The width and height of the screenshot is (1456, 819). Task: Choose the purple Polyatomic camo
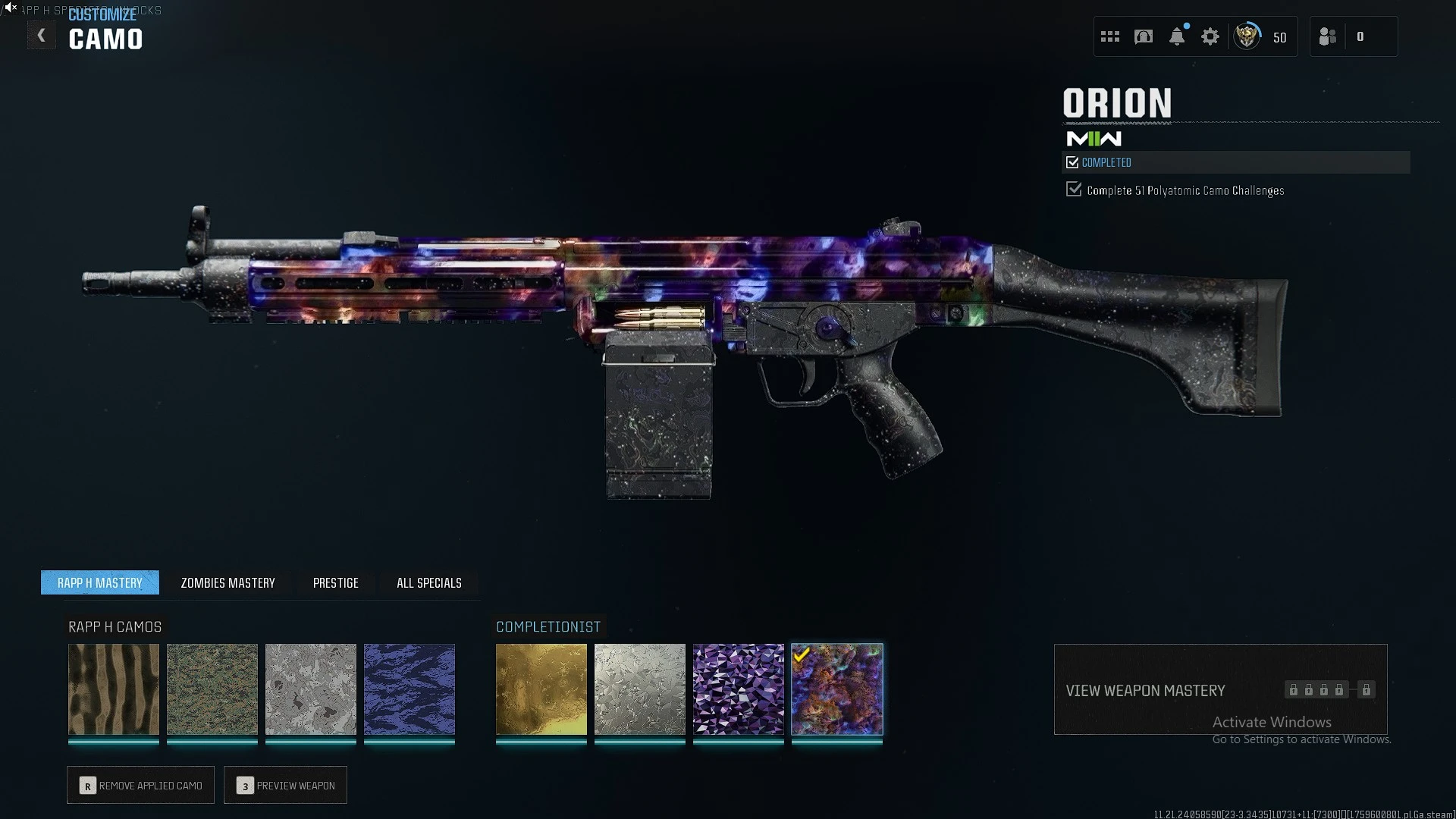tap(739, 689)
